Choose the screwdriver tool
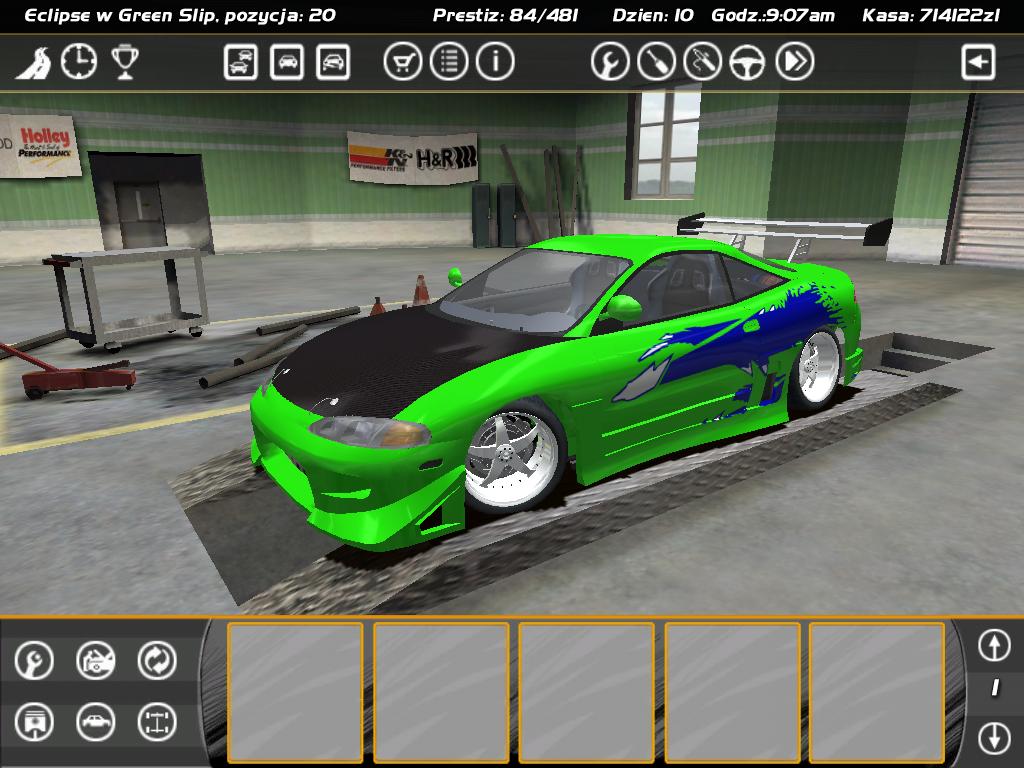The height and width of the screenshot is (768, 1024). (x=656, y=62)
